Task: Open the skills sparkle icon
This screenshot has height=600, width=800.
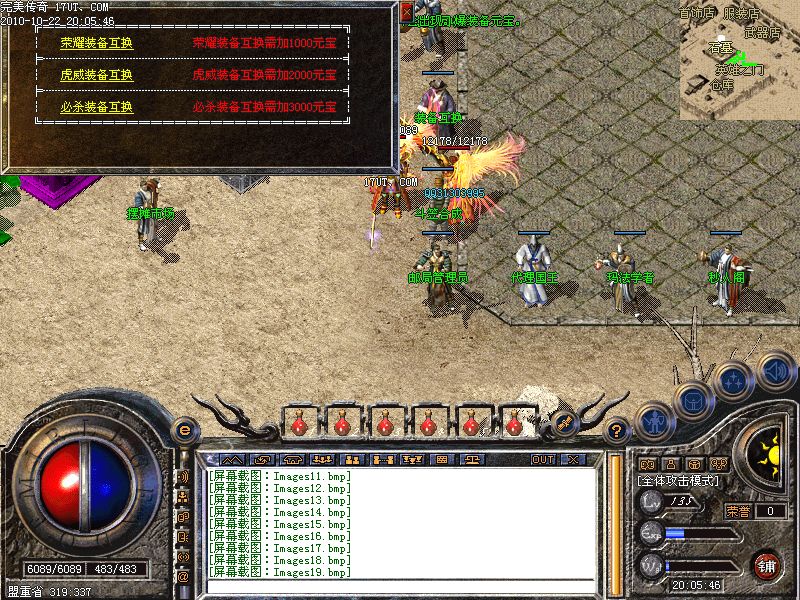Action: coord(734,381)
